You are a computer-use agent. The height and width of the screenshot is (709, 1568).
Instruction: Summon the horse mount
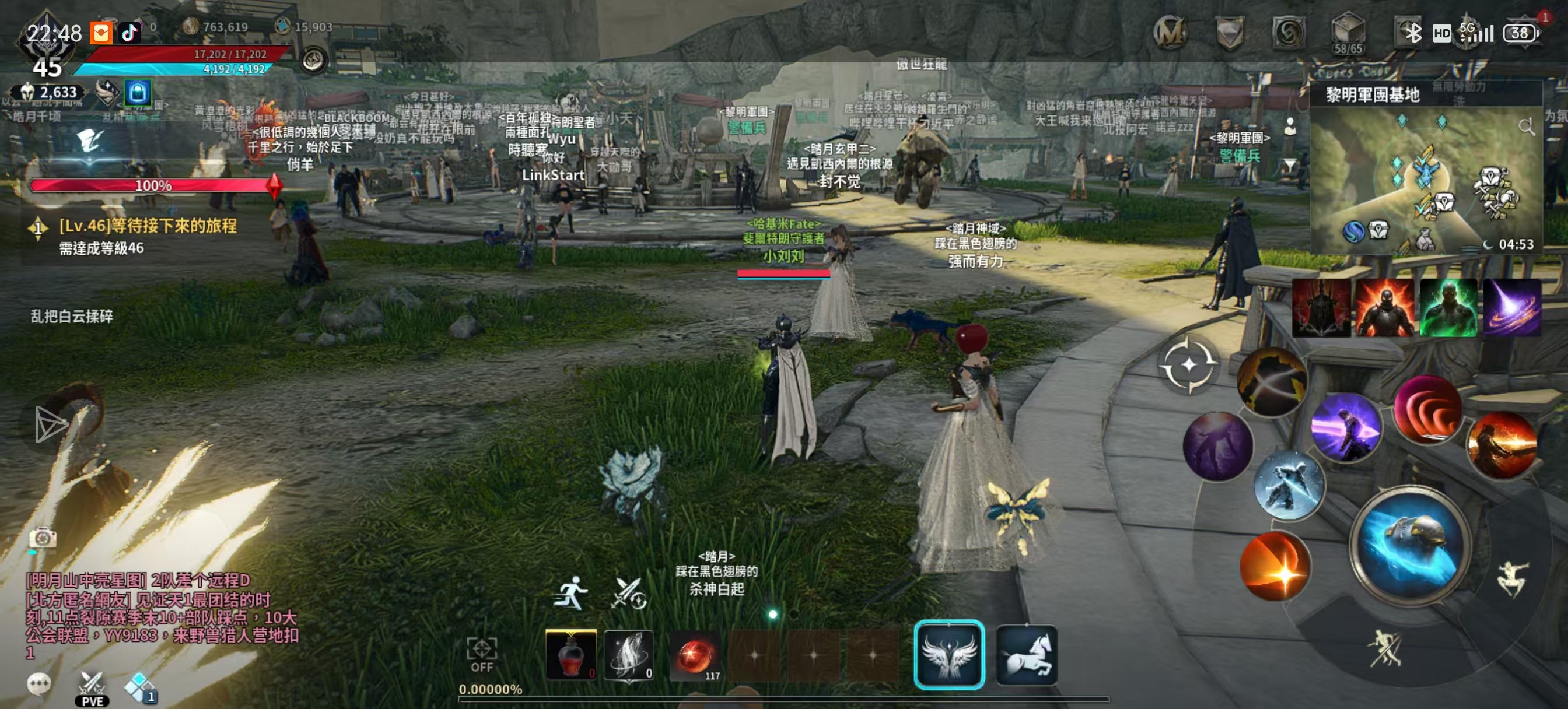[1027, 655]
